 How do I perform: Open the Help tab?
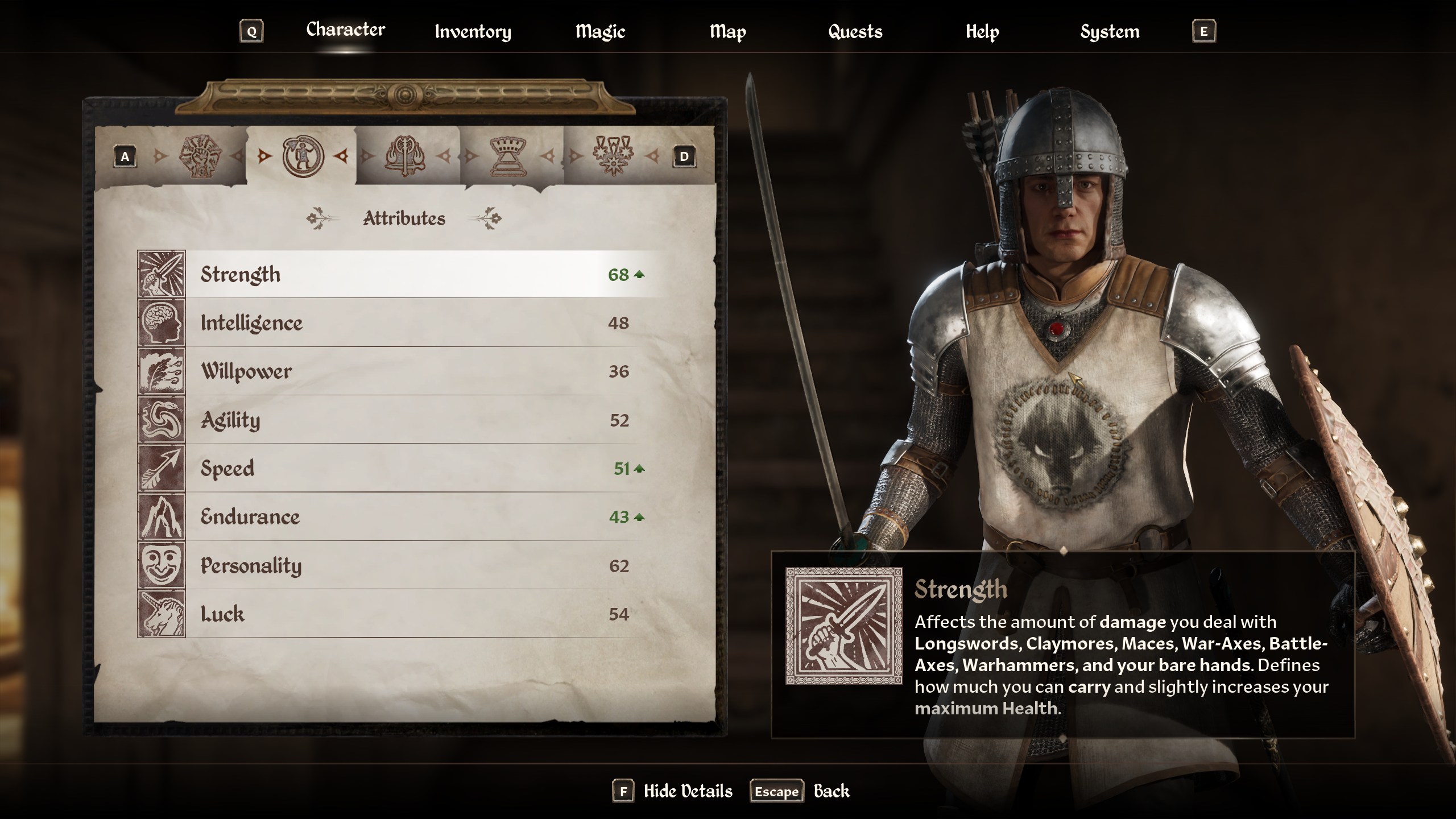click(982, 32)
